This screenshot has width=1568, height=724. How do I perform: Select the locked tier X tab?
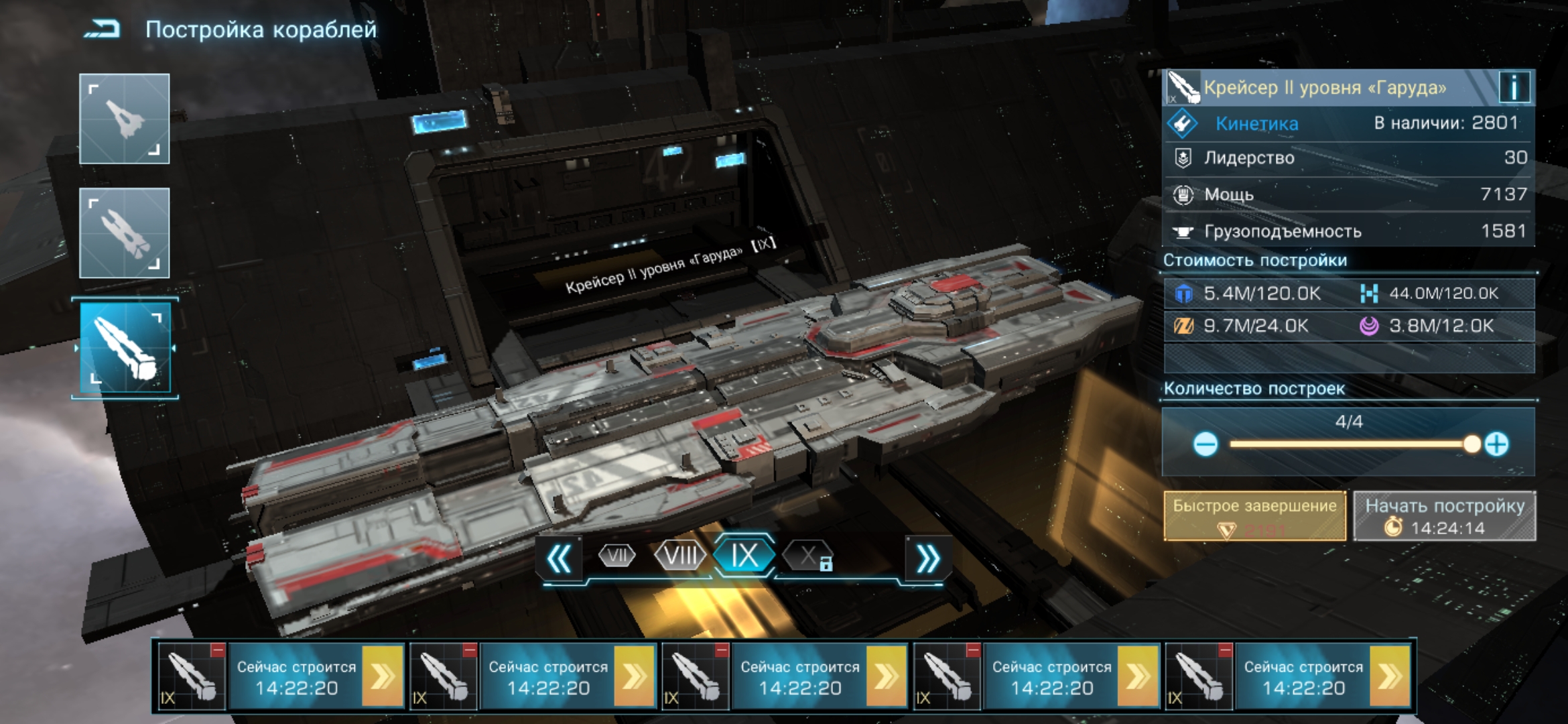(x=809, y=556)
